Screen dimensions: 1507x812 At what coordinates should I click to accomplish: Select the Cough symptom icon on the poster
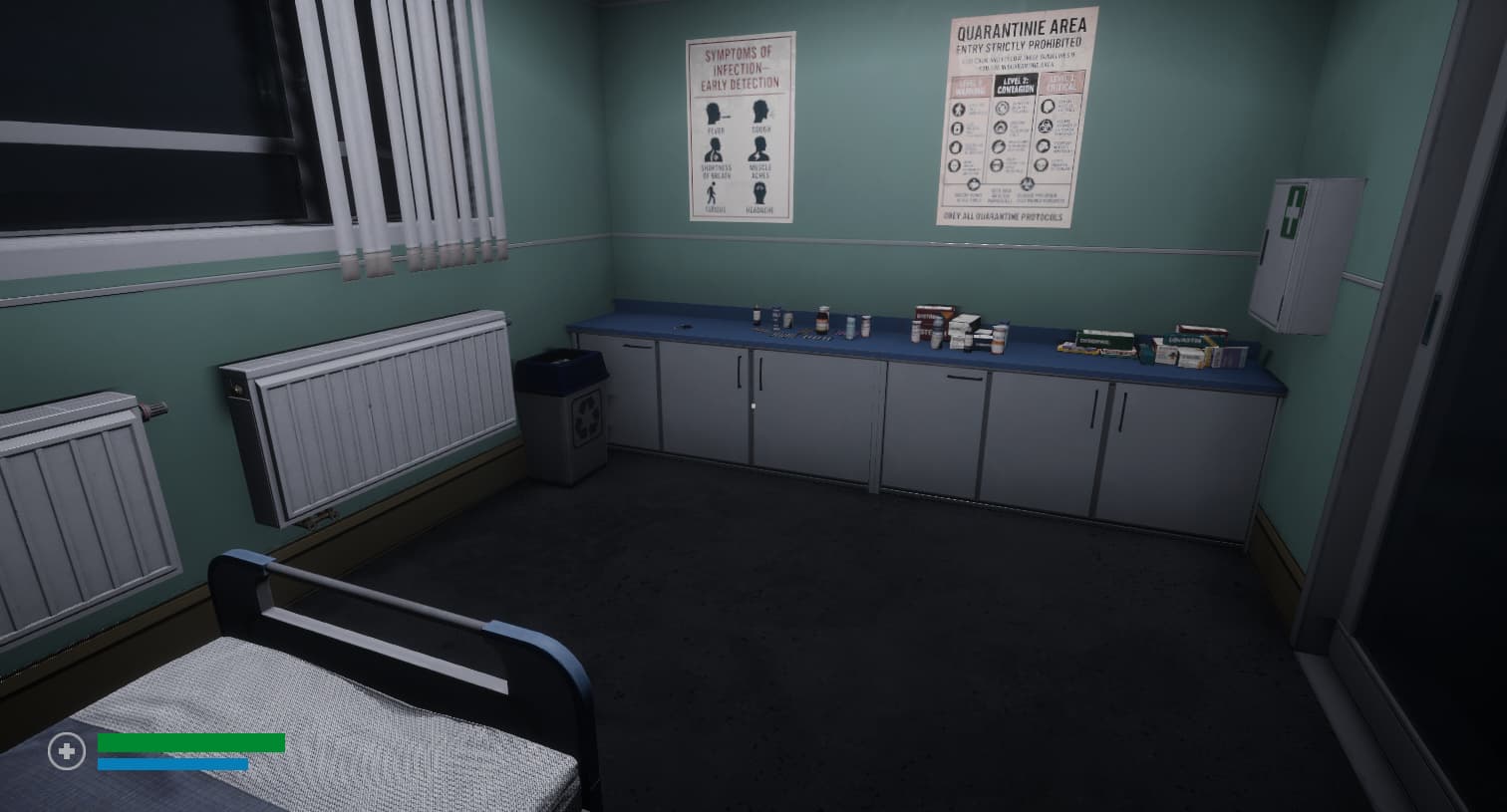(759, 110)
